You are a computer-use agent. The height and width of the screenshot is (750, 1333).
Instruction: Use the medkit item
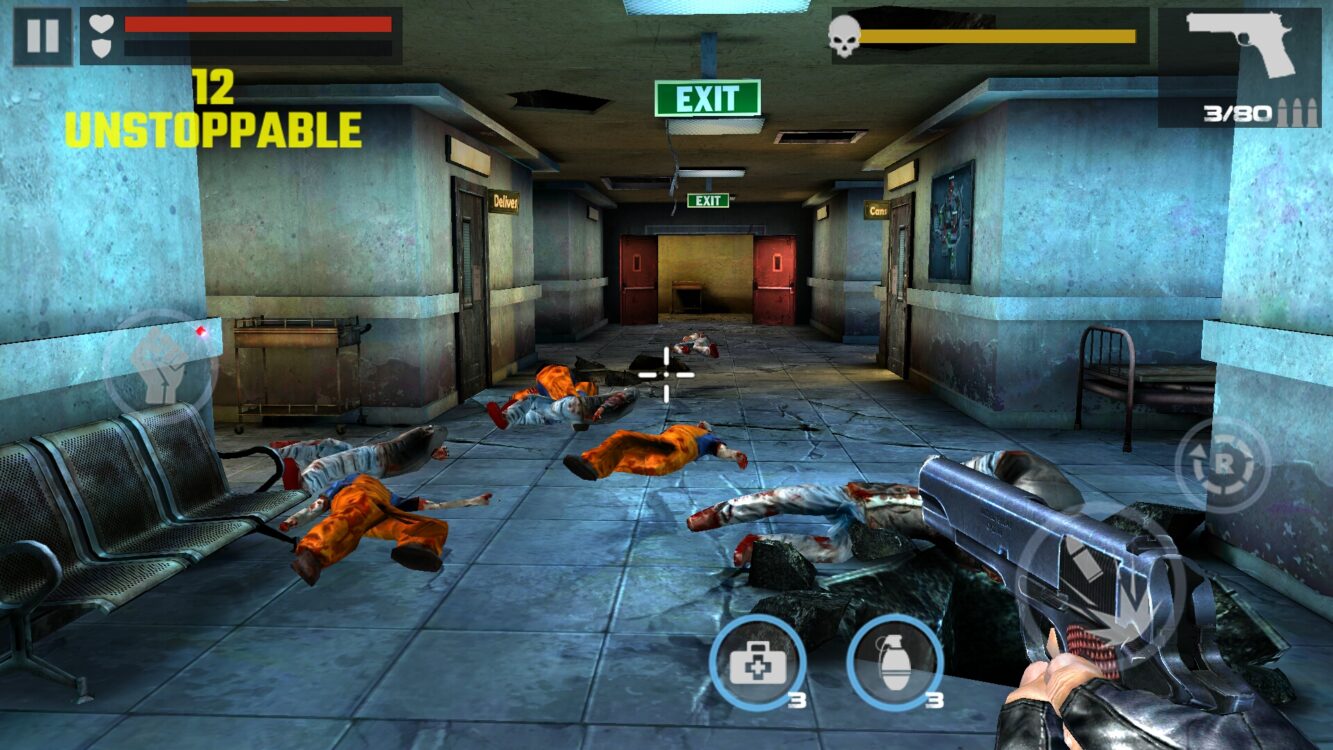point(757,662)
